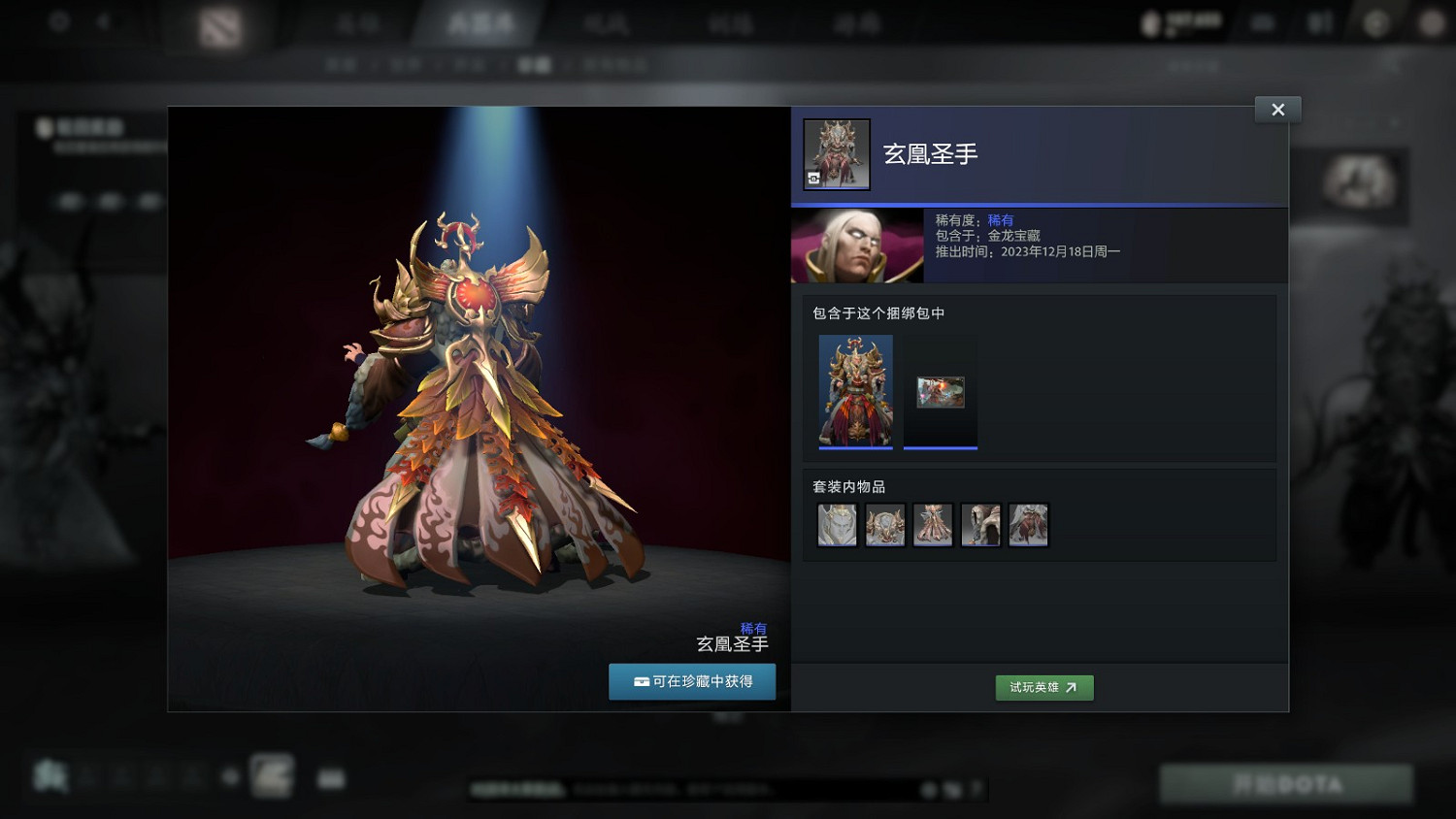Click your profile avatar in the top-right bar

point(1151,21)
